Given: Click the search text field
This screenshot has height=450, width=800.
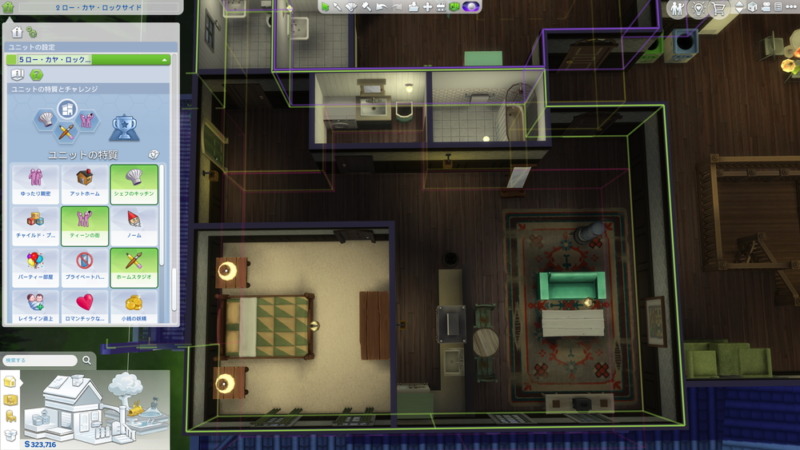Looking at the screenshot, I should click(x=38, y=360).
